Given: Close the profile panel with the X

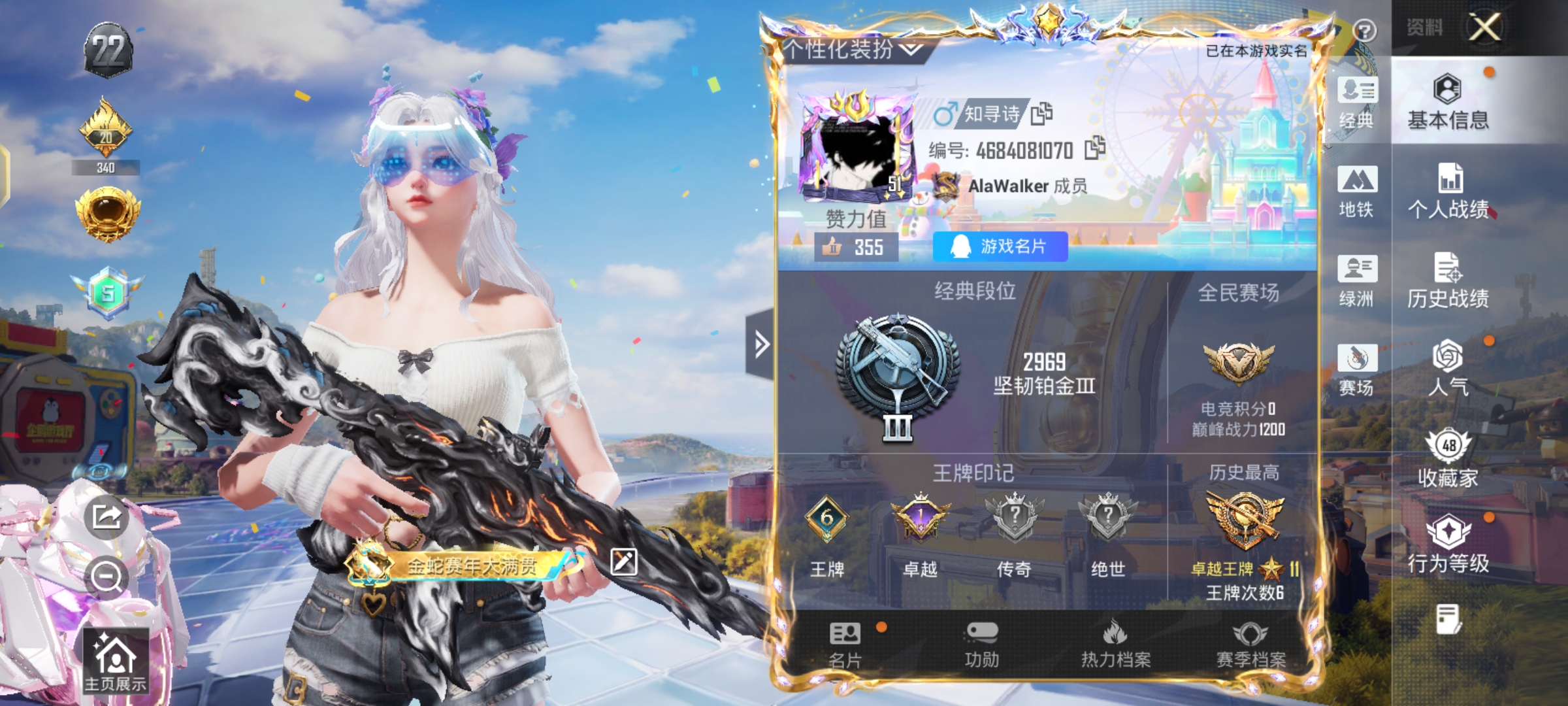Looking at the screenshot, I should (1484, 27).
